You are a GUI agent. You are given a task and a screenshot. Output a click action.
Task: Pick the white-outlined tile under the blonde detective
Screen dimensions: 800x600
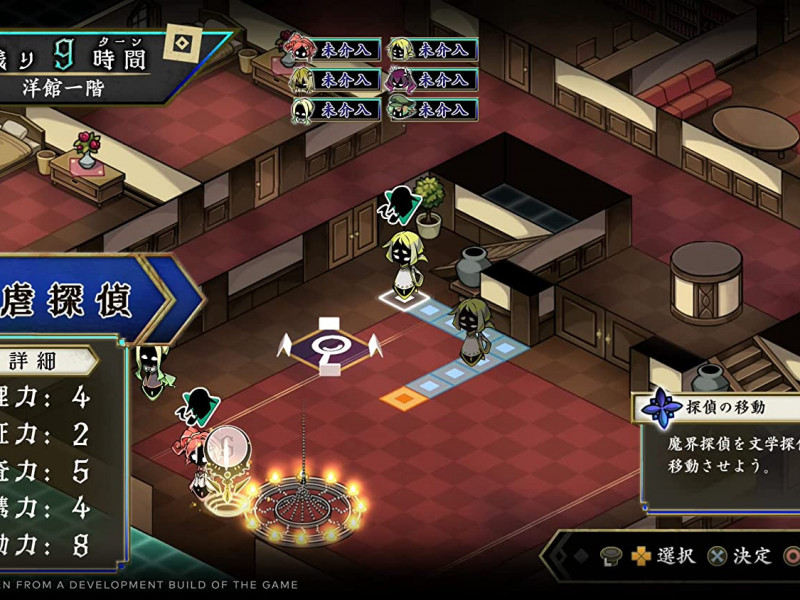(x=406, y=297)
